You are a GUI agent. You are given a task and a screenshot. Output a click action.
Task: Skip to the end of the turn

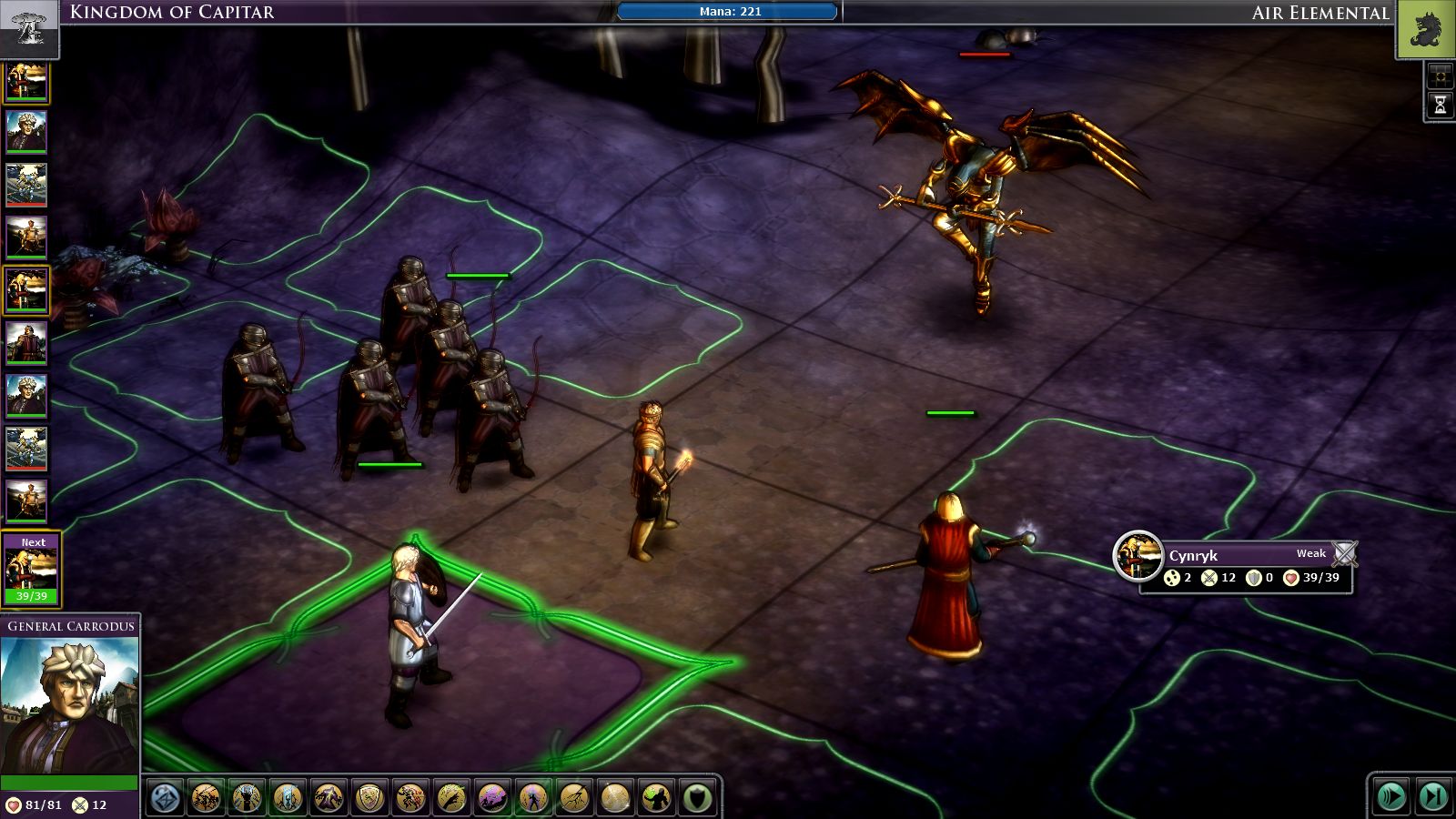[x=1432, y=797]
